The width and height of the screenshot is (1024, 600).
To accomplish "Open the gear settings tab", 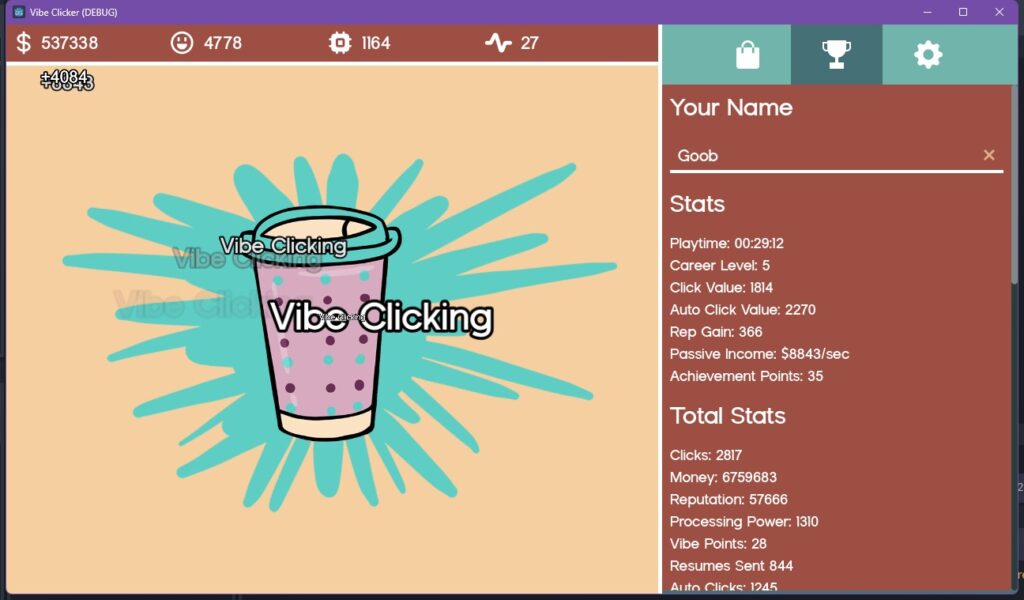I will 928,55.
